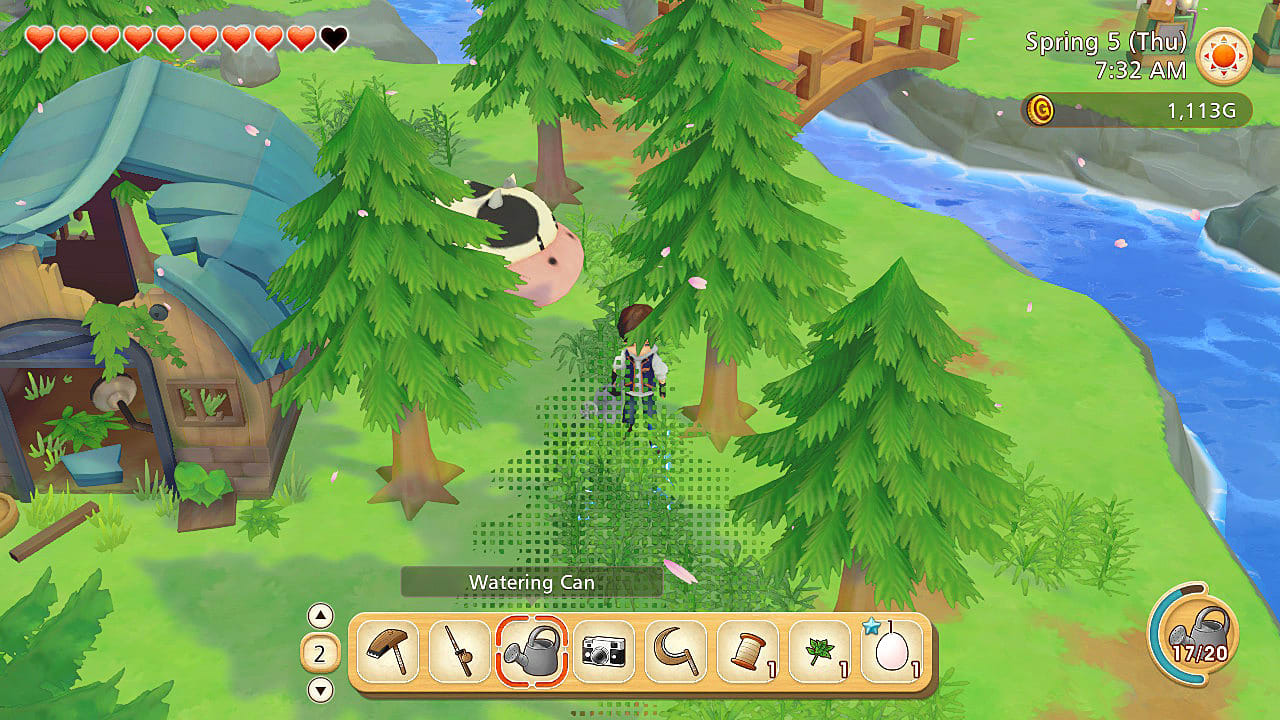The width and height of the screenshot is (1280, 720).
Task: Choose the watering can slot
Action: click(531, 651)
